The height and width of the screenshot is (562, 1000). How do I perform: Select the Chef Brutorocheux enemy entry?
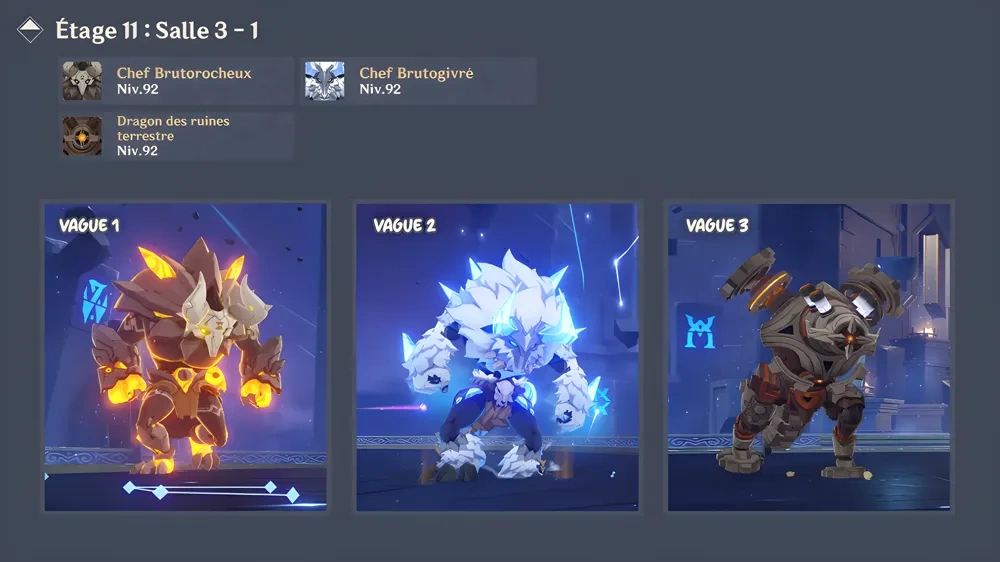[x=176, y=81]
